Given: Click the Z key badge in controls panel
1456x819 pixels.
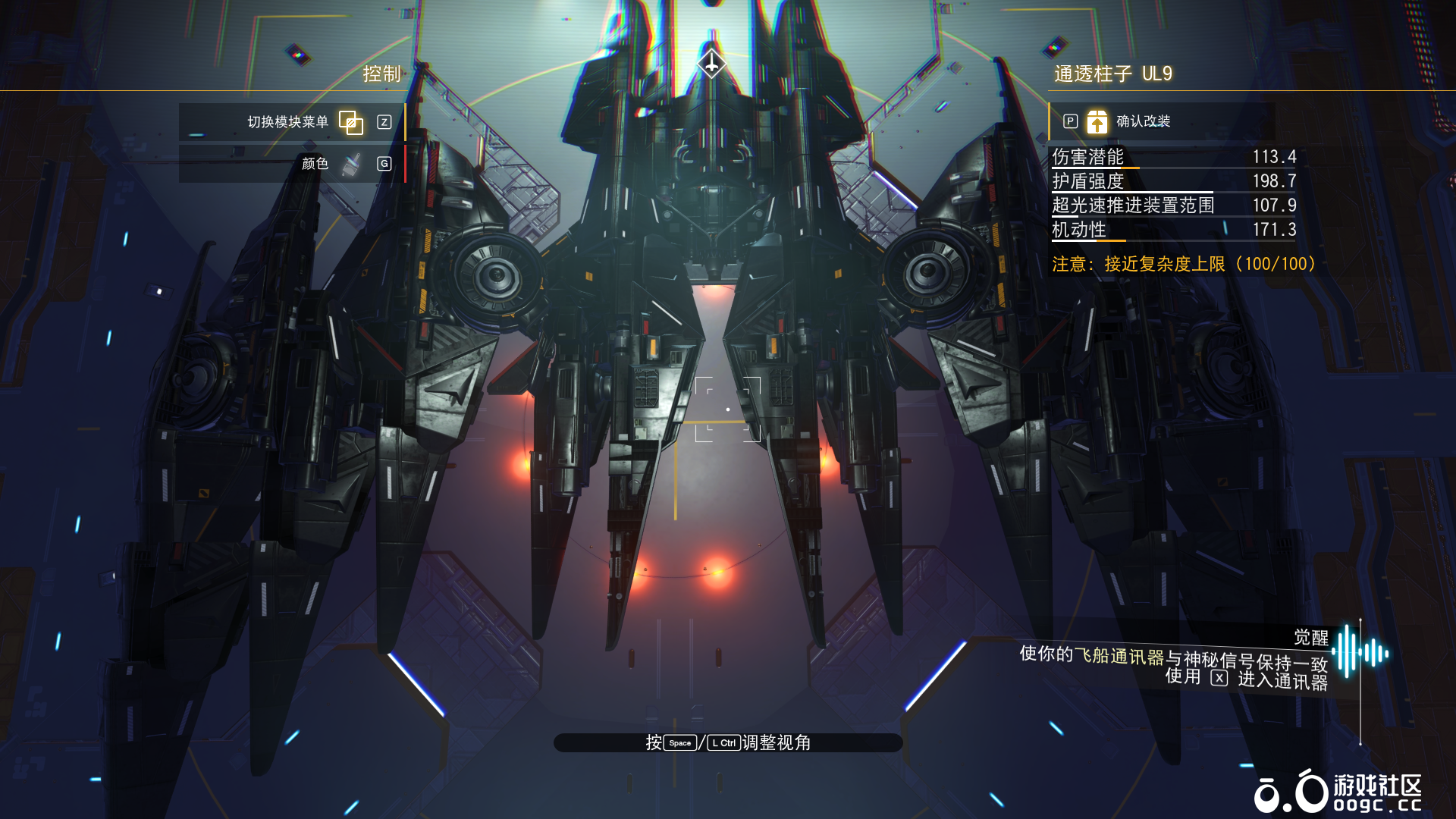Looking at the screenshot, I should (x=384, y=122).
